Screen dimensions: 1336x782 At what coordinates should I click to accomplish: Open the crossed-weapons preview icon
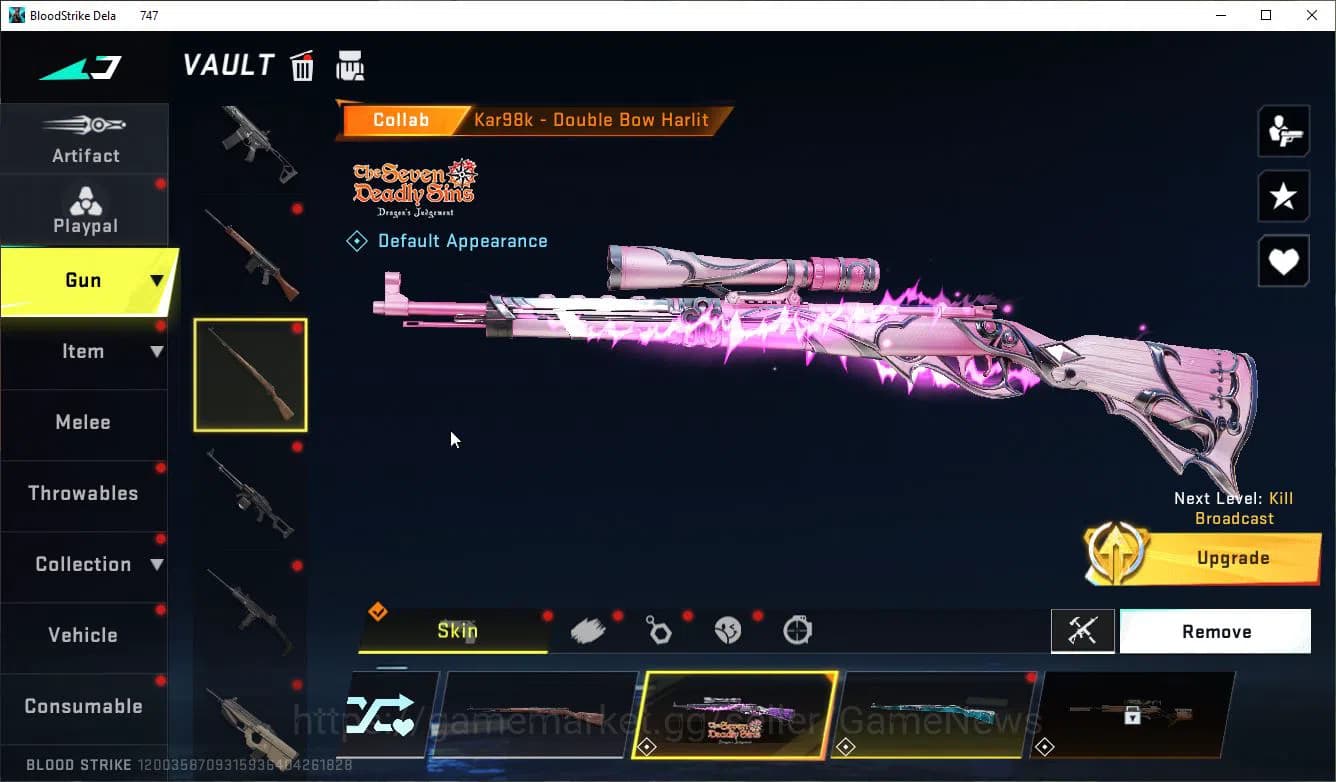[x=1083, y=631]
